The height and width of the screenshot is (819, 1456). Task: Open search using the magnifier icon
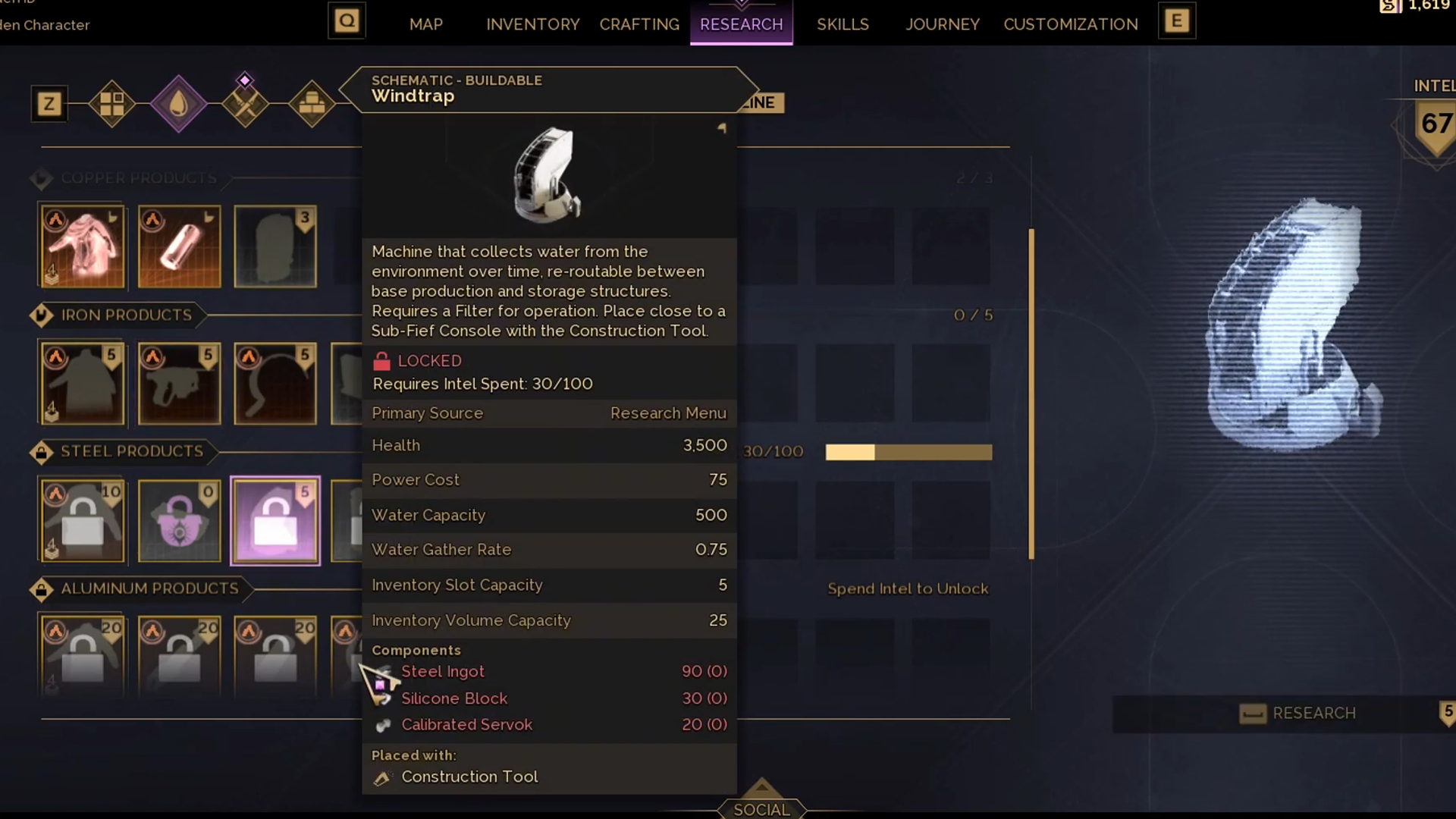(347, 20)
